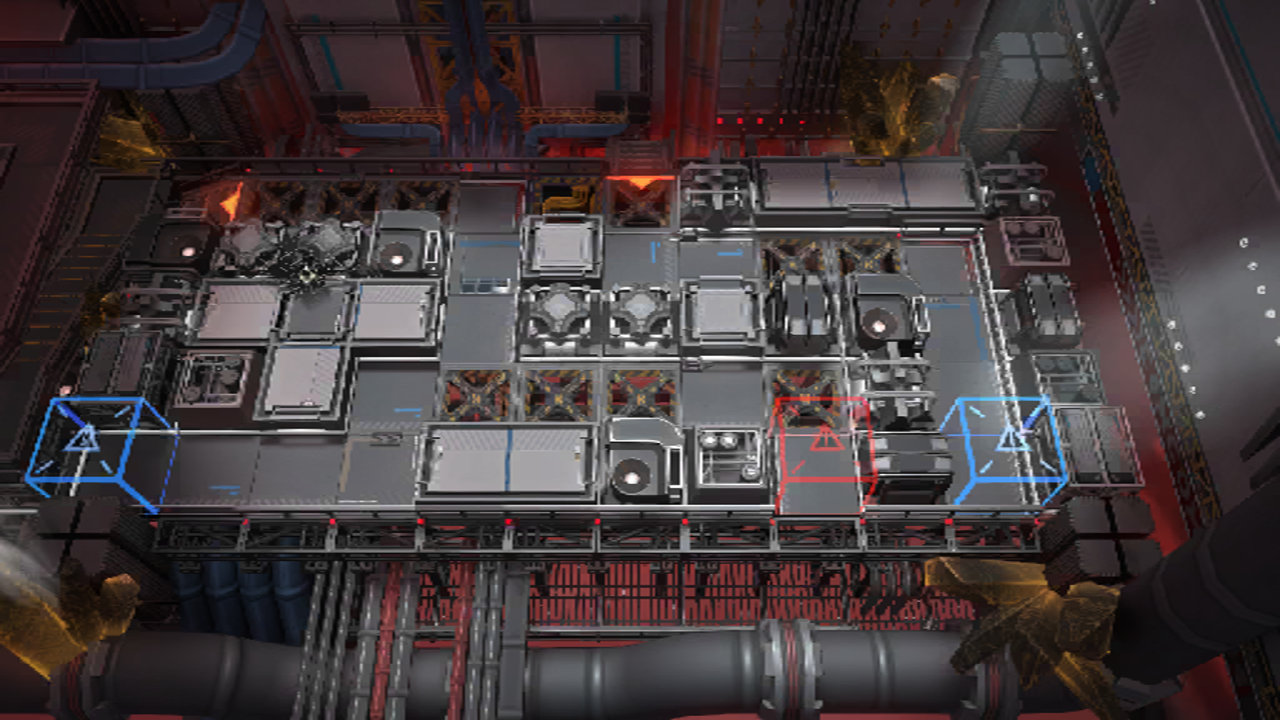Viewport: 1280px width, 720px height.
Task: Select the blue warning cube nearest the red one
Action: (x=1010, y=446)
